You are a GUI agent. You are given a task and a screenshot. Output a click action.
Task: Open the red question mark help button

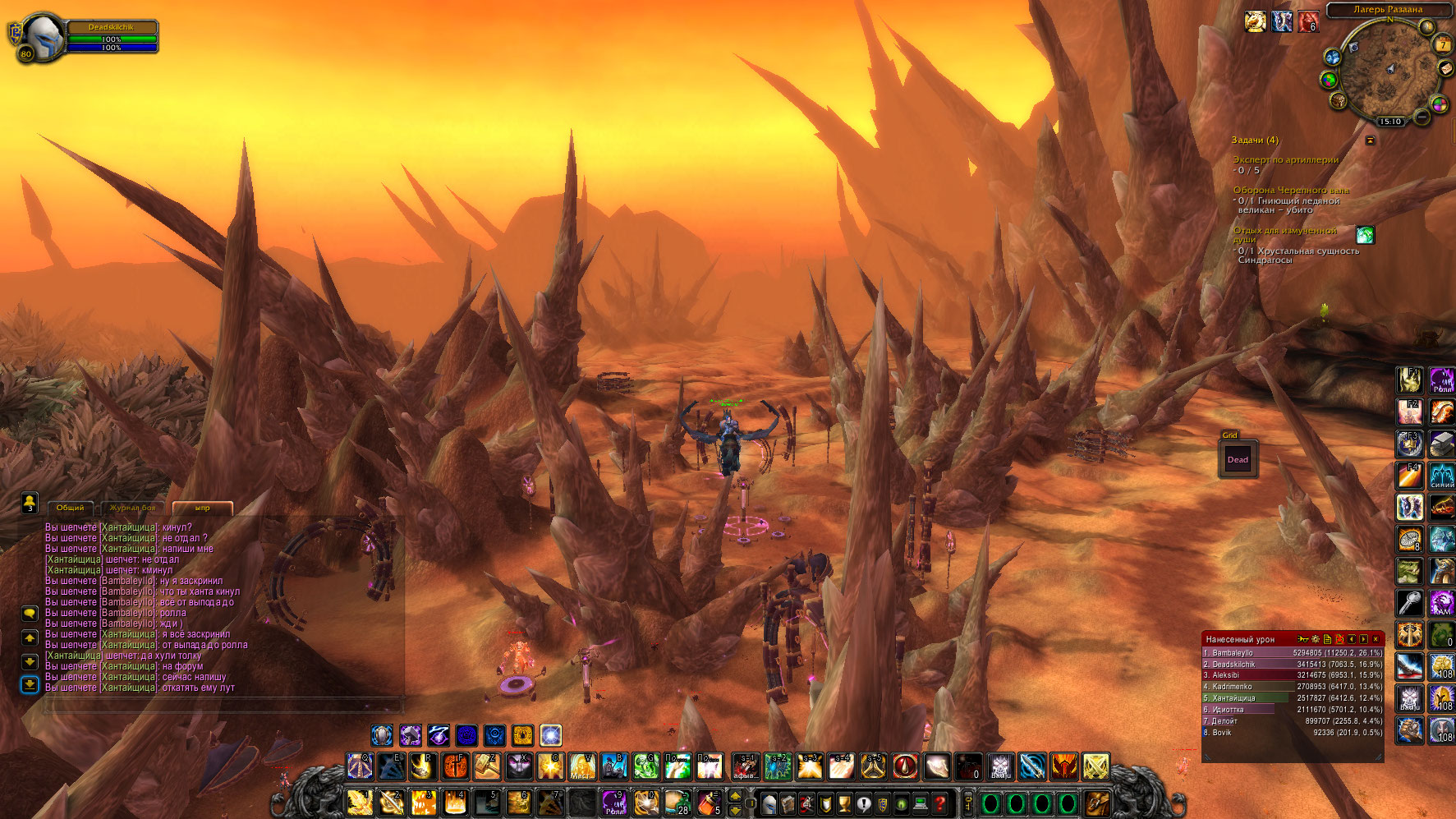point(940,803)
